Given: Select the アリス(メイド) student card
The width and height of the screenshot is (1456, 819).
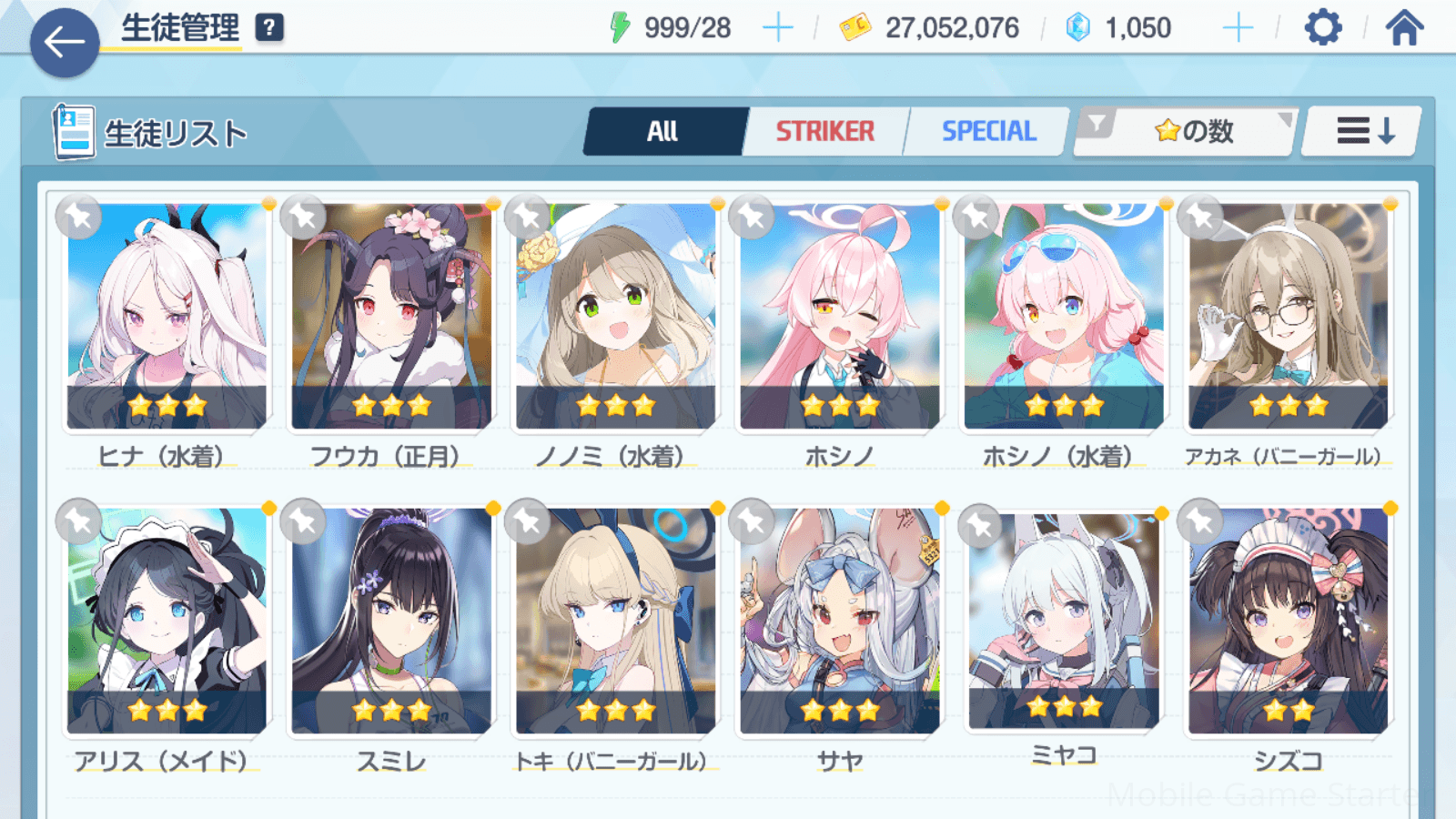Looking at the screenshot, I should [x=167, y=621].
